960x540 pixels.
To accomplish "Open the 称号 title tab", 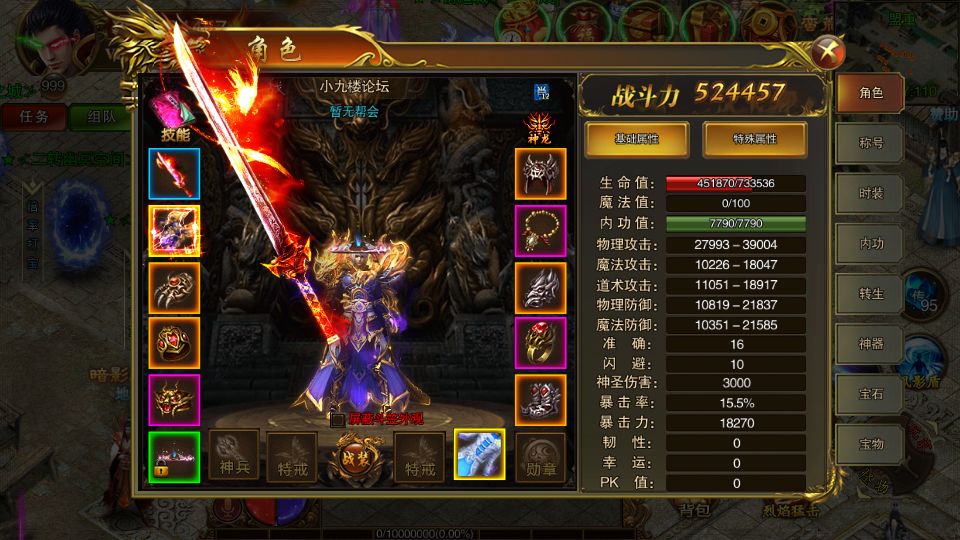I will pos(871,144).
